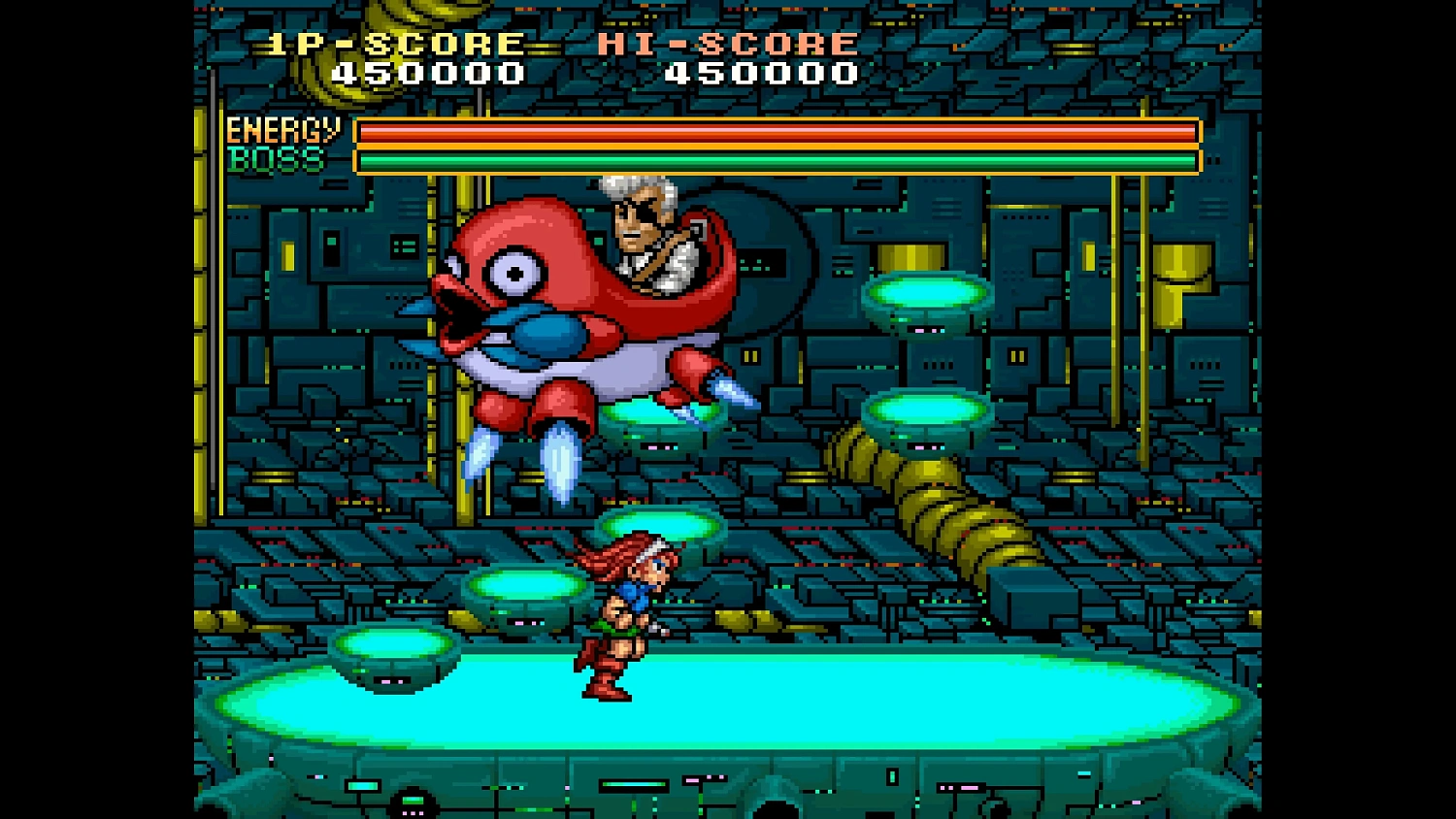Select the 1P-SCORE header

click(x=393, y=42)
